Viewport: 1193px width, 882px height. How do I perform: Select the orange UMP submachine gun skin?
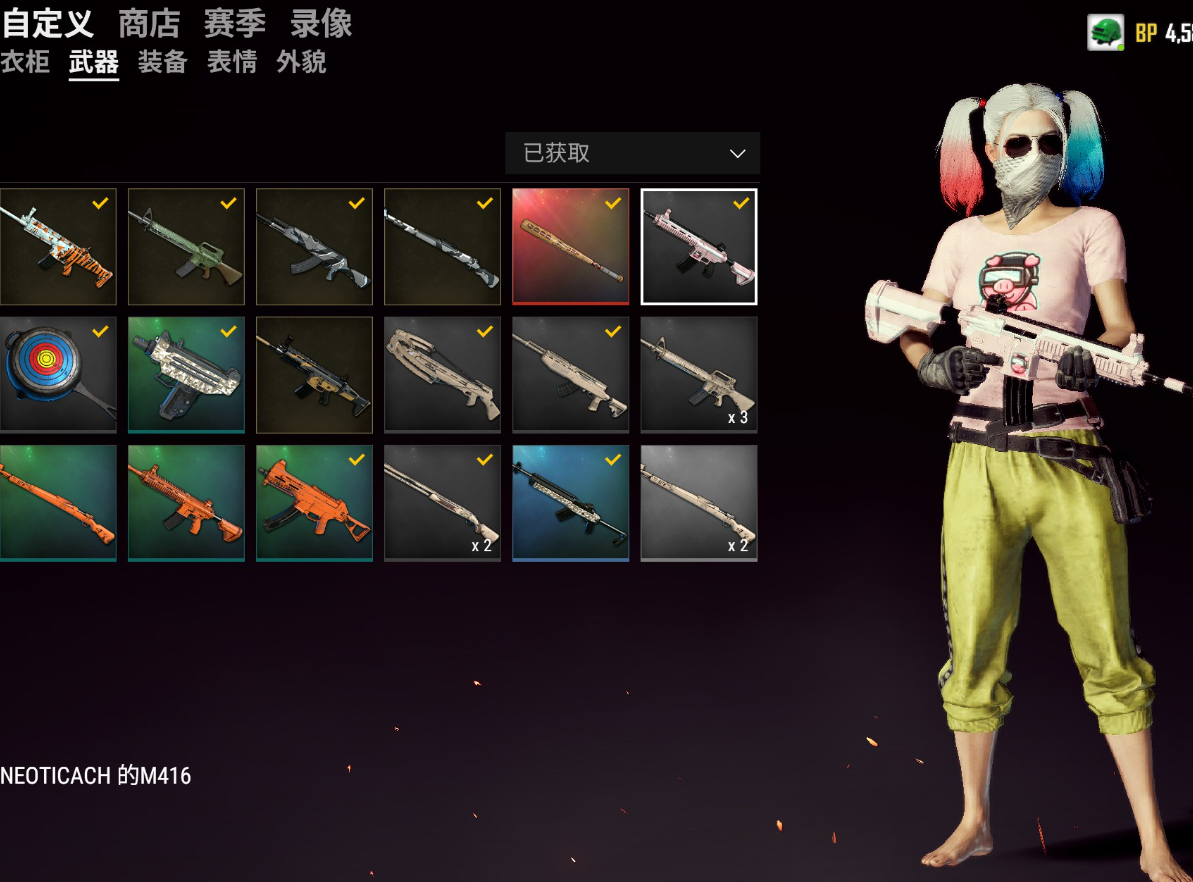[x=314, y=502]
